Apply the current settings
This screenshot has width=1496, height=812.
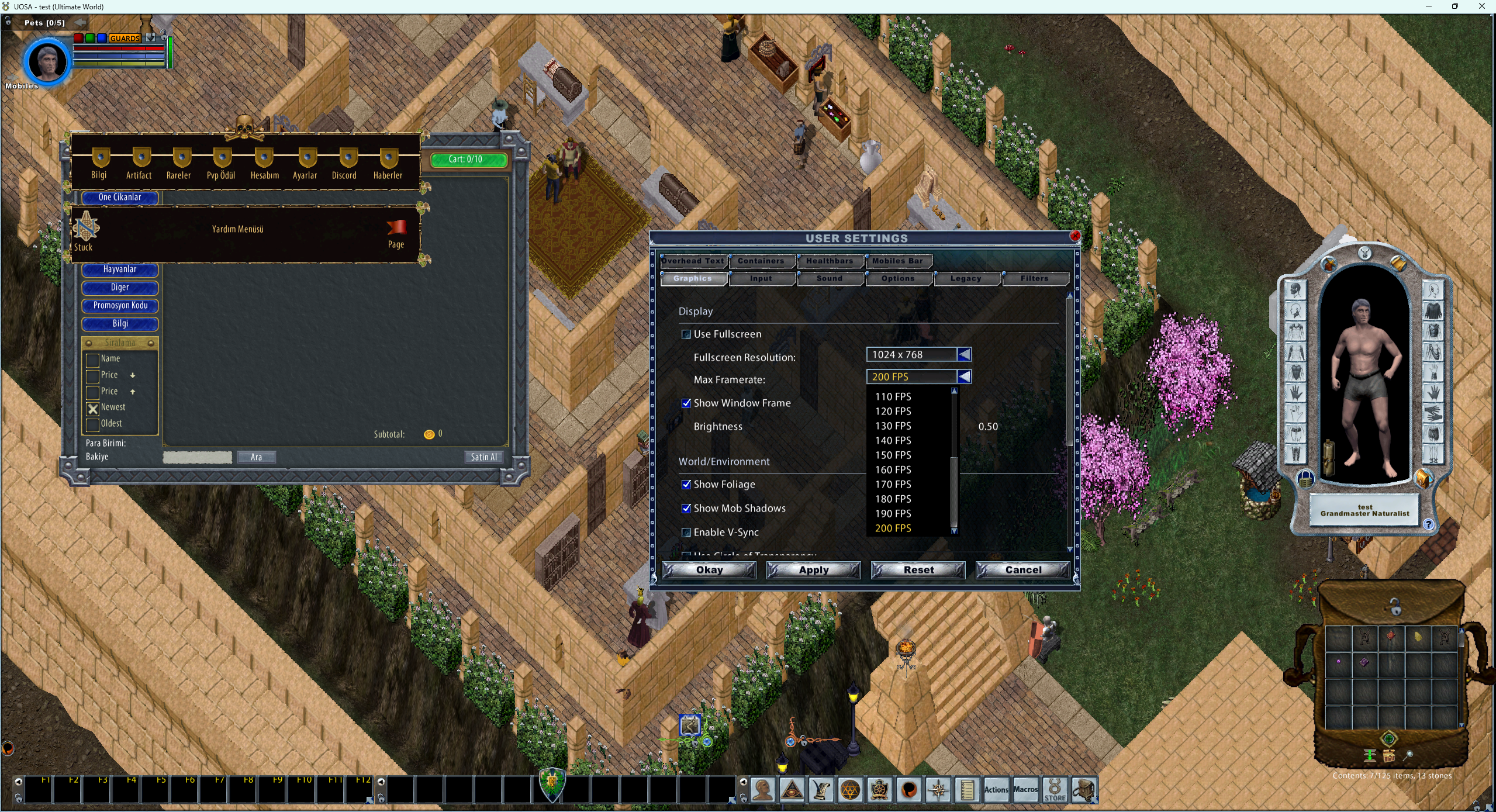[814, 570]
